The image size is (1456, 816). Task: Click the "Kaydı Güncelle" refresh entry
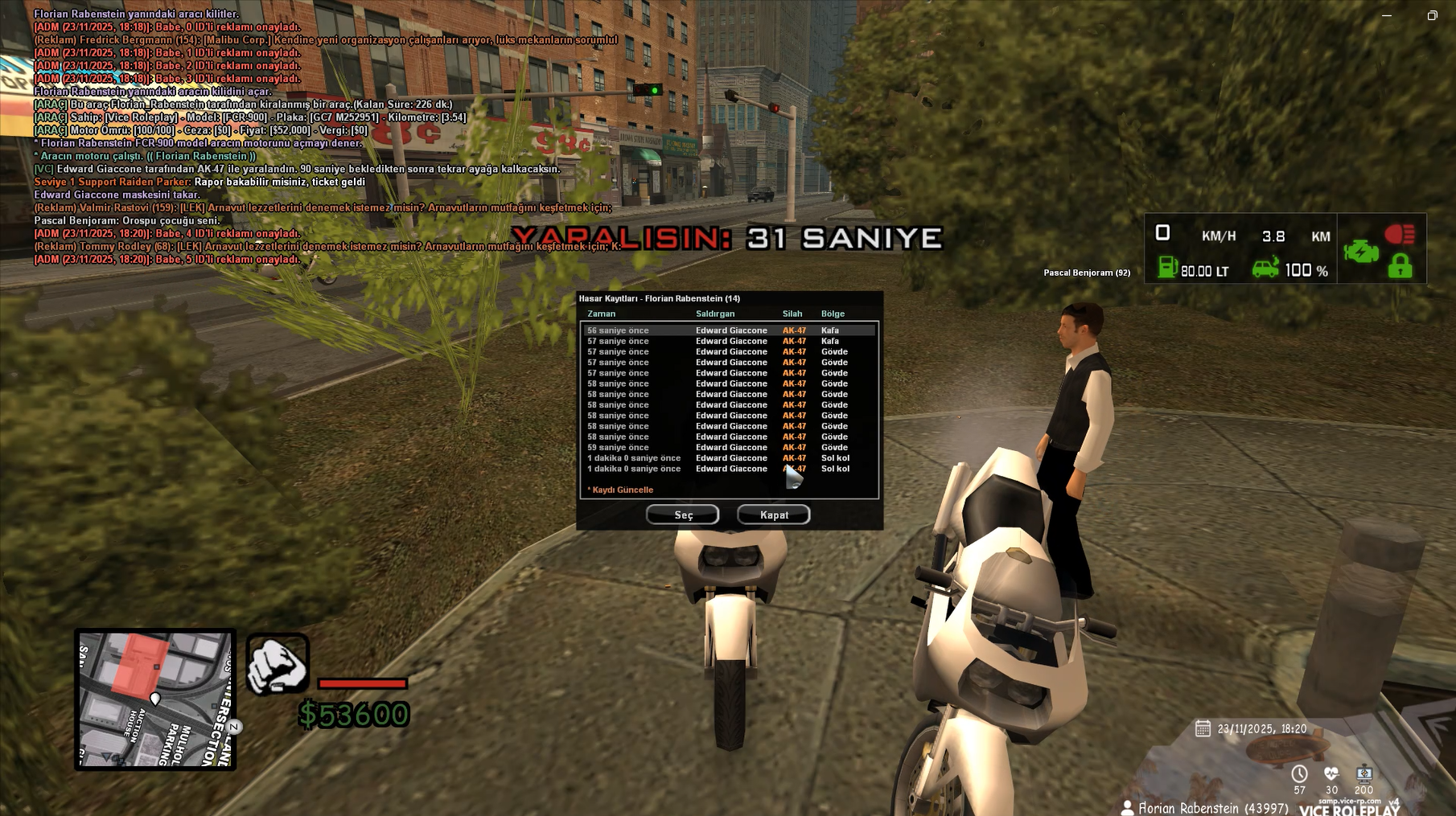[620, 490]
